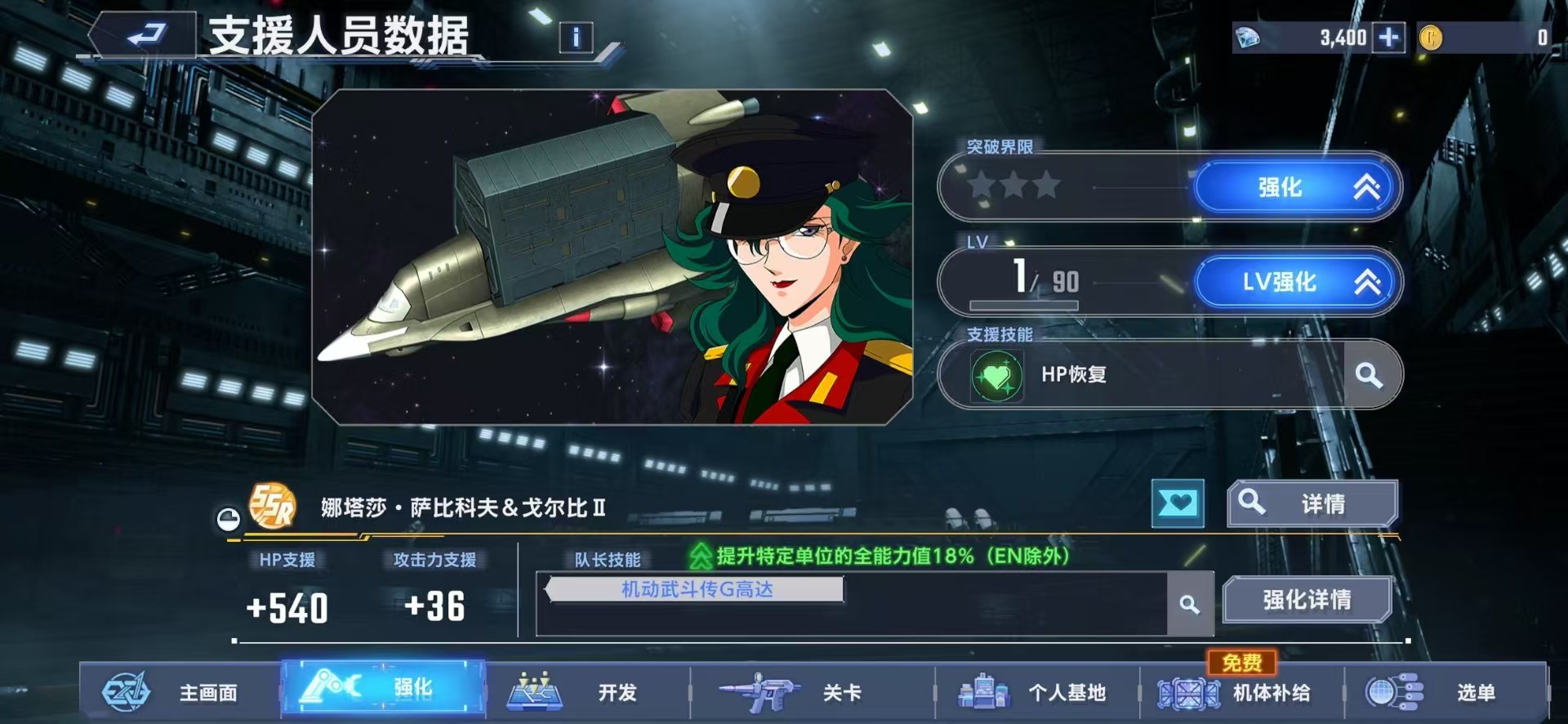Image resolution: width=1568 pixels, height=724 pixels.
Task: Click the 详情 details button
Action: [x=1312, y=503]
